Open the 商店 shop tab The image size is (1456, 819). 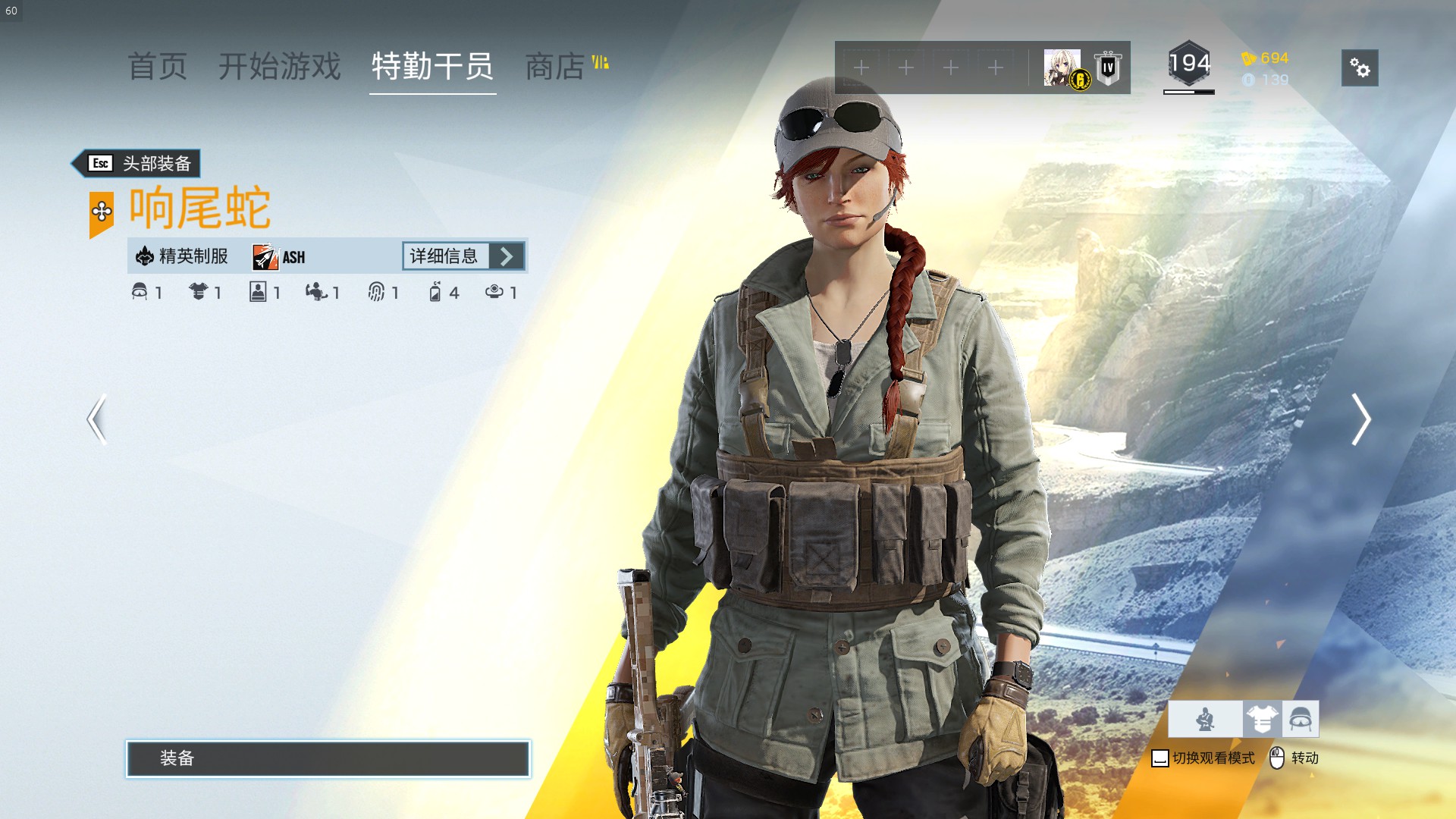[x=555, y=67]
